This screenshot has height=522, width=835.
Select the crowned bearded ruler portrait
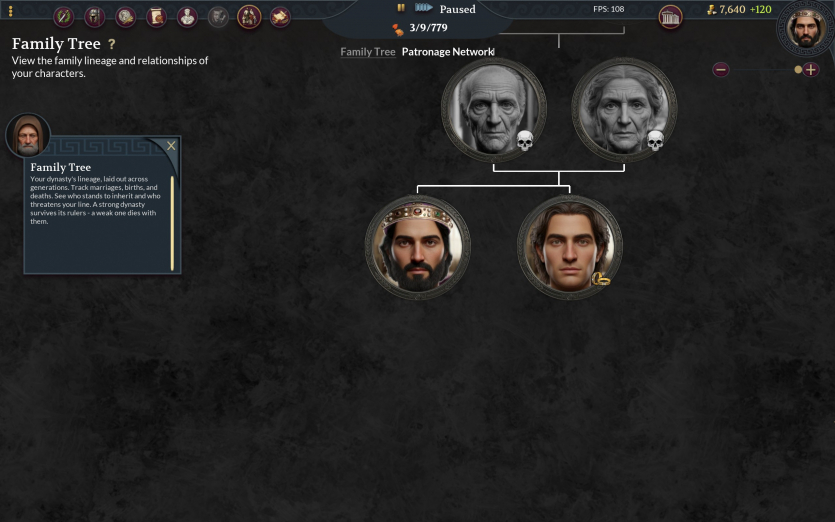[x=417, y=247]
